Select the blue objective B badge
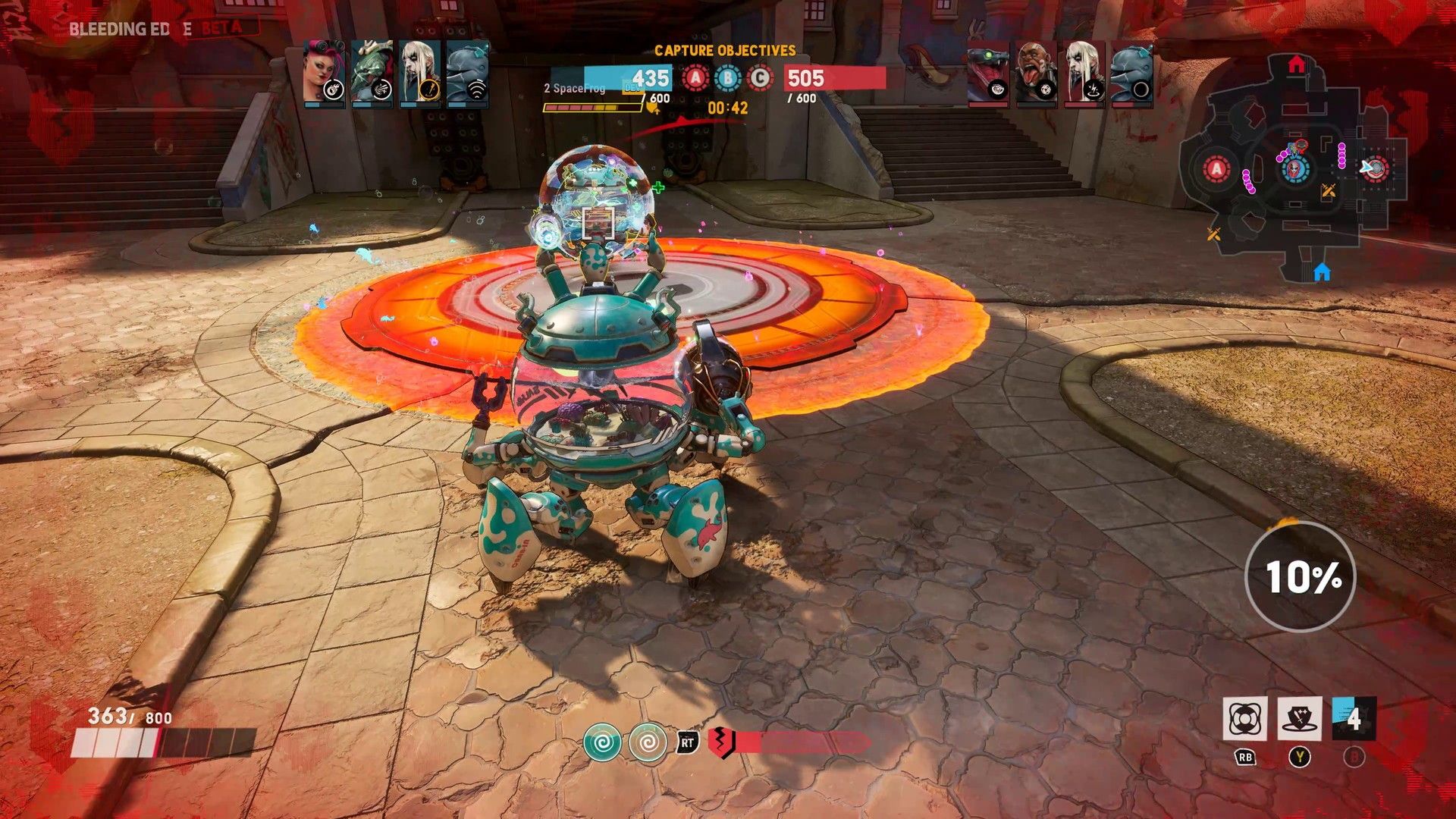Screen dimensions: 1456x819 pos(728,78)
